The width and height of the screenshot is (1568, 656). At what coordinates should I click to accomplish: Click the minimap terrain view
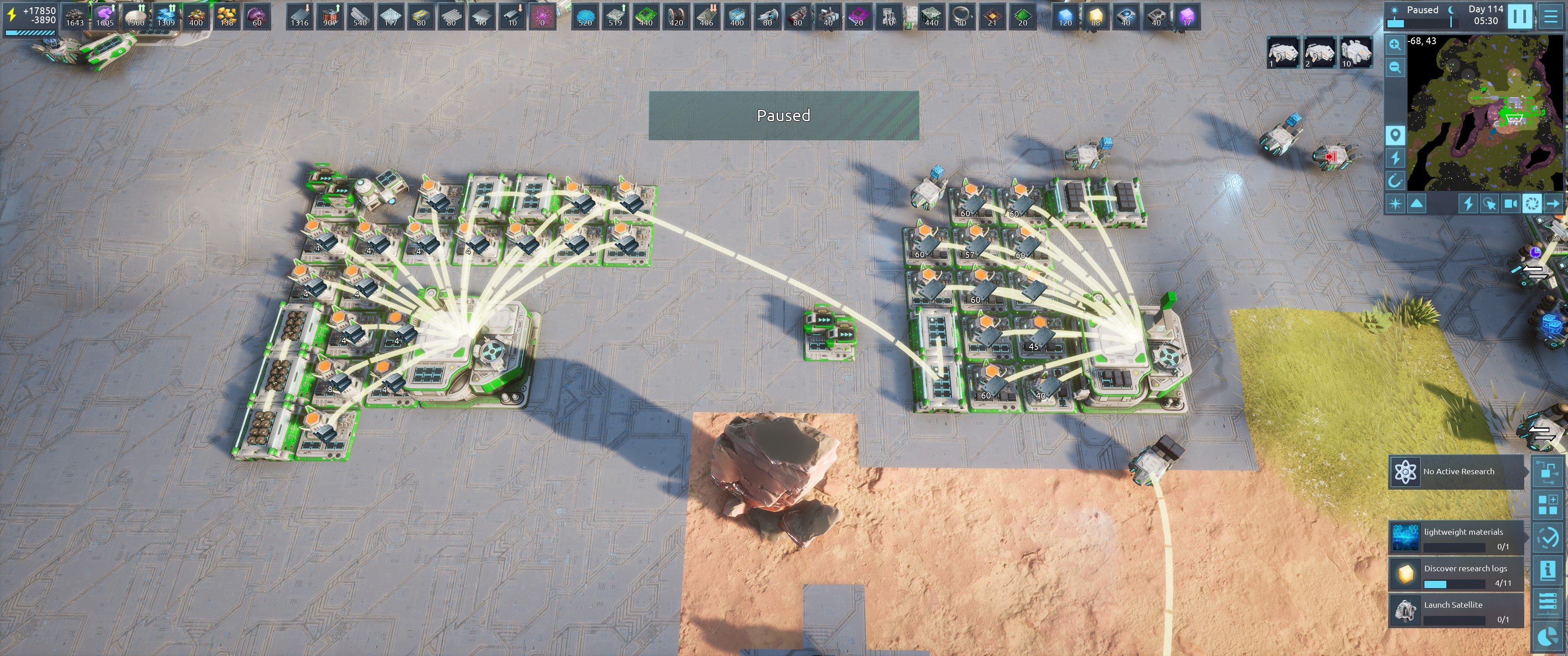point(1479,113)
